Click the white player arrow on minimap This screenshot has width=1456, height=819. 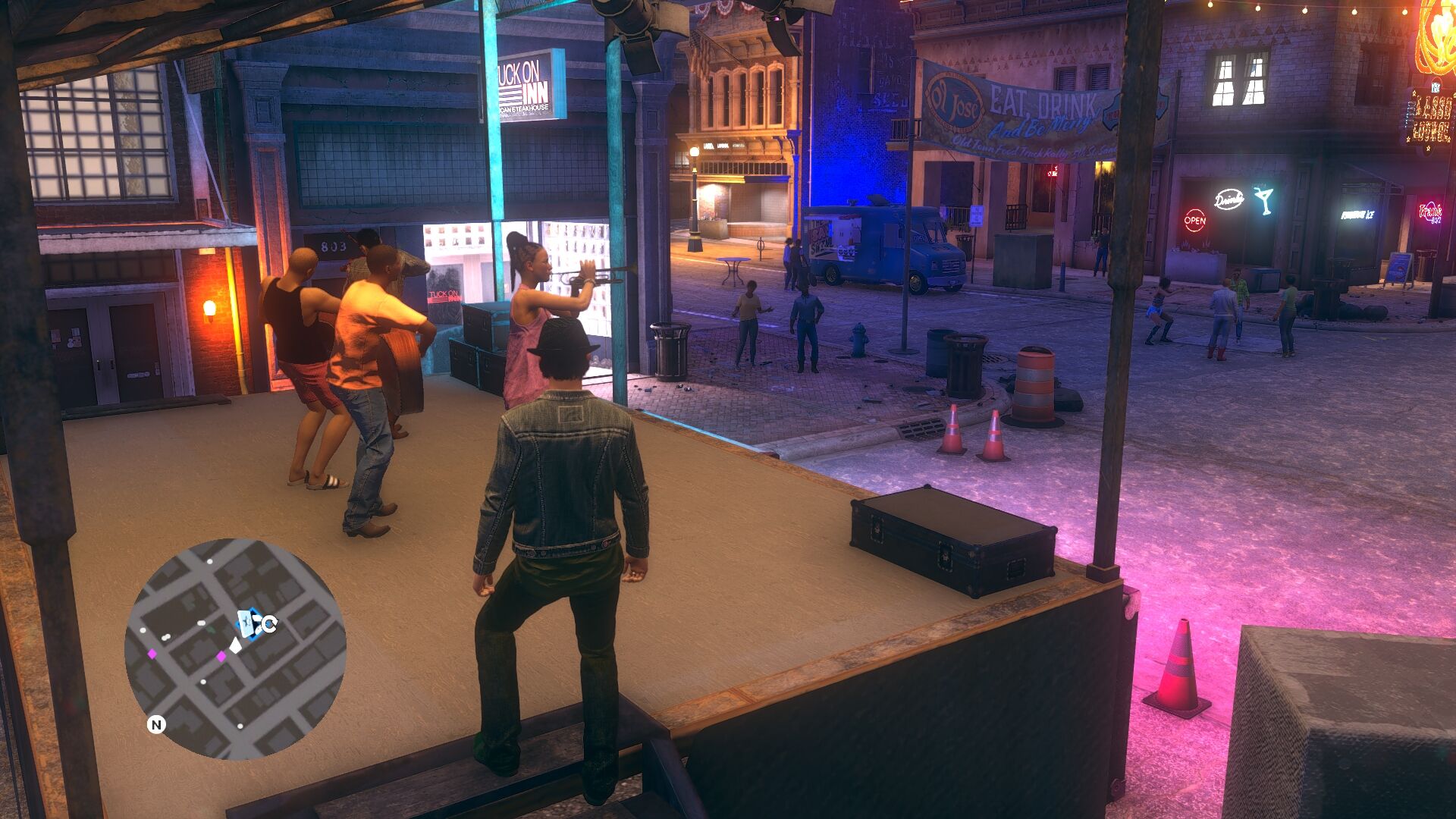coord(236,645)
